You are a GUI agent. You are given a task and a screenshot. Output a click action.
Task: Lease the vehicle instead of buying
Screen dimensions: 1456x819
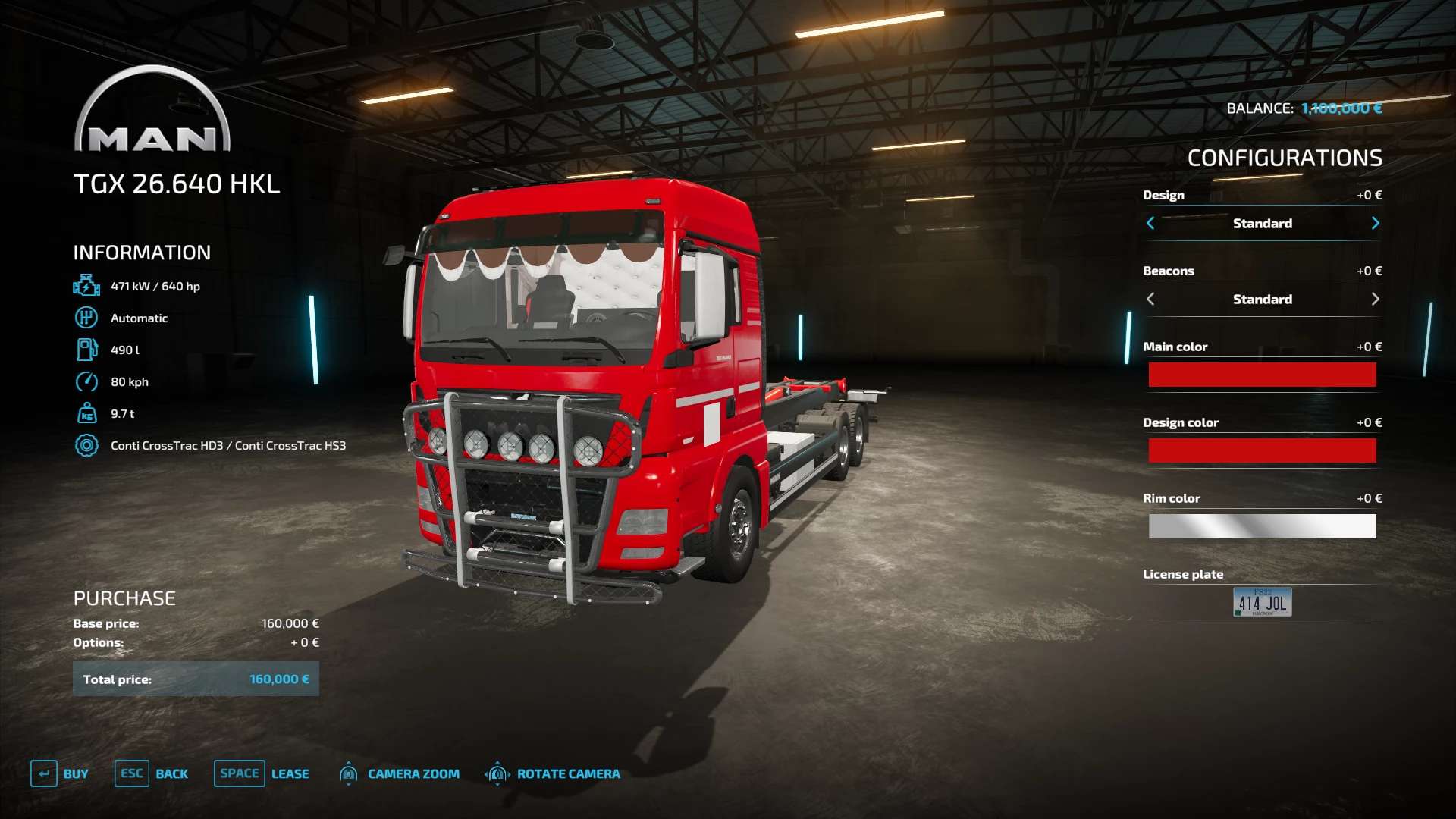click(262, 773)
